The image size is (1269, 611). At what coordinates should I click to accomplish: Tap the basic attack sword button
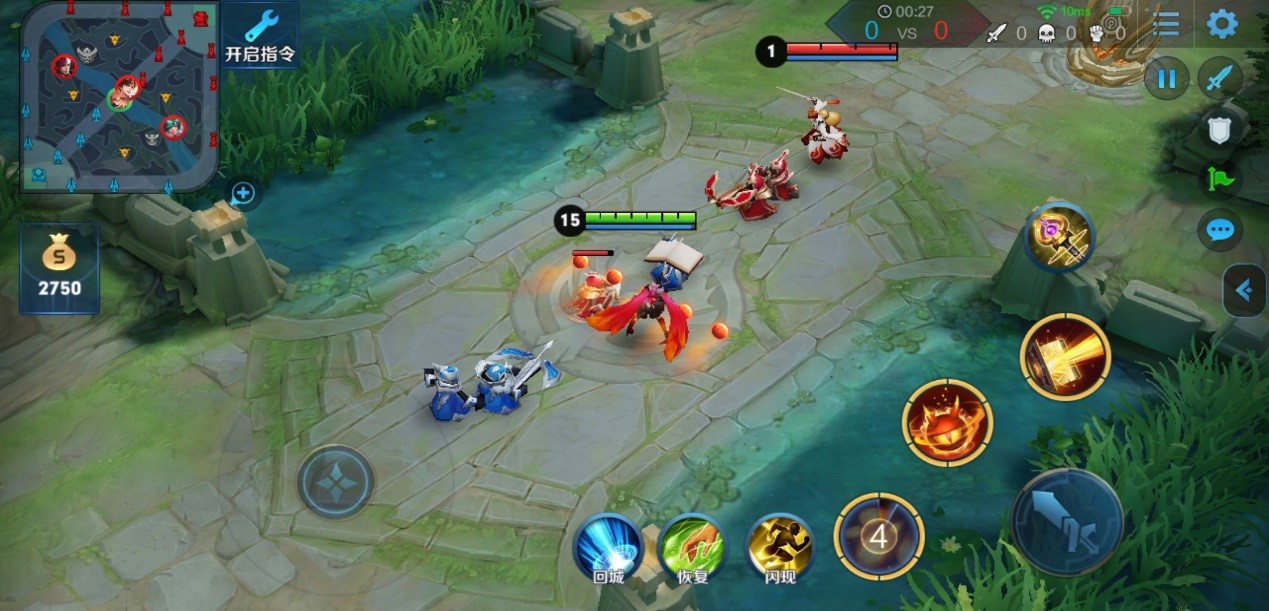pyautogui.click(x=1067, y=521)
